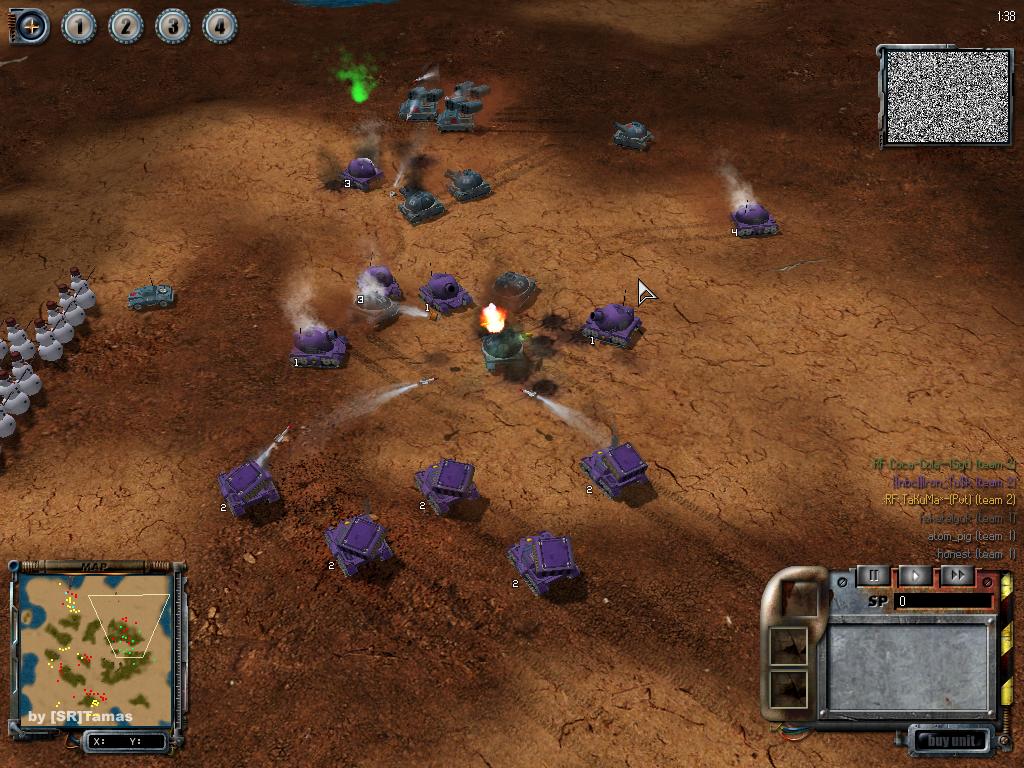Open the static video monitor panel
The height and width of the screenshot is (768, 1024).
coord(945,97)
